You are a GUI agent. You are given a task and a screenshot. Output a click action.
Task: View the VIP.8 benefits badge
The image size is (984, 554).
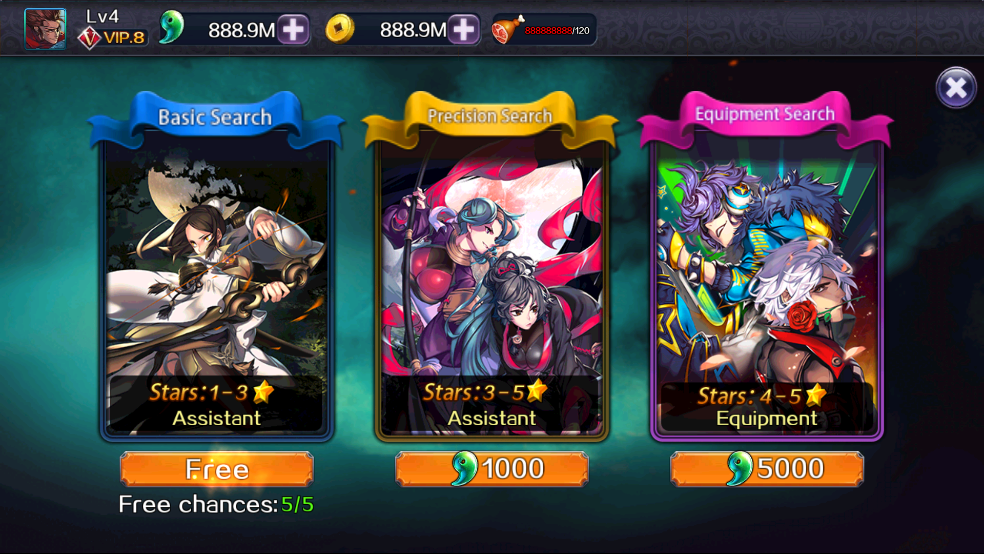tap(113, 38)
